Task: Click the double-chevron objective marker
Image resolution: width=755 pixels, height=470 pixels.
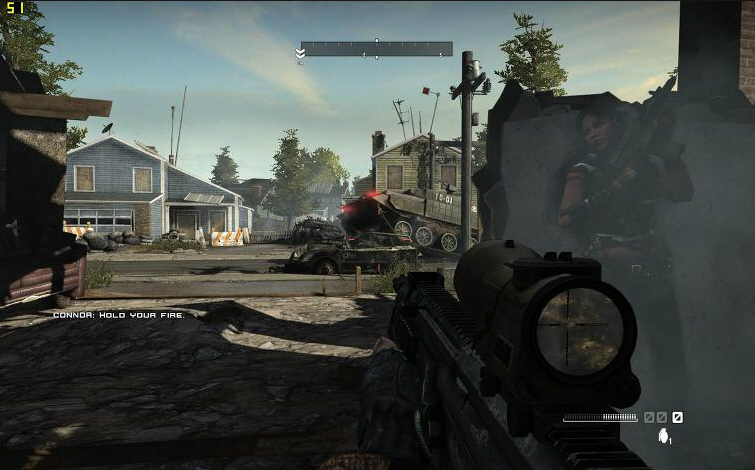Action: click(300, 53)
